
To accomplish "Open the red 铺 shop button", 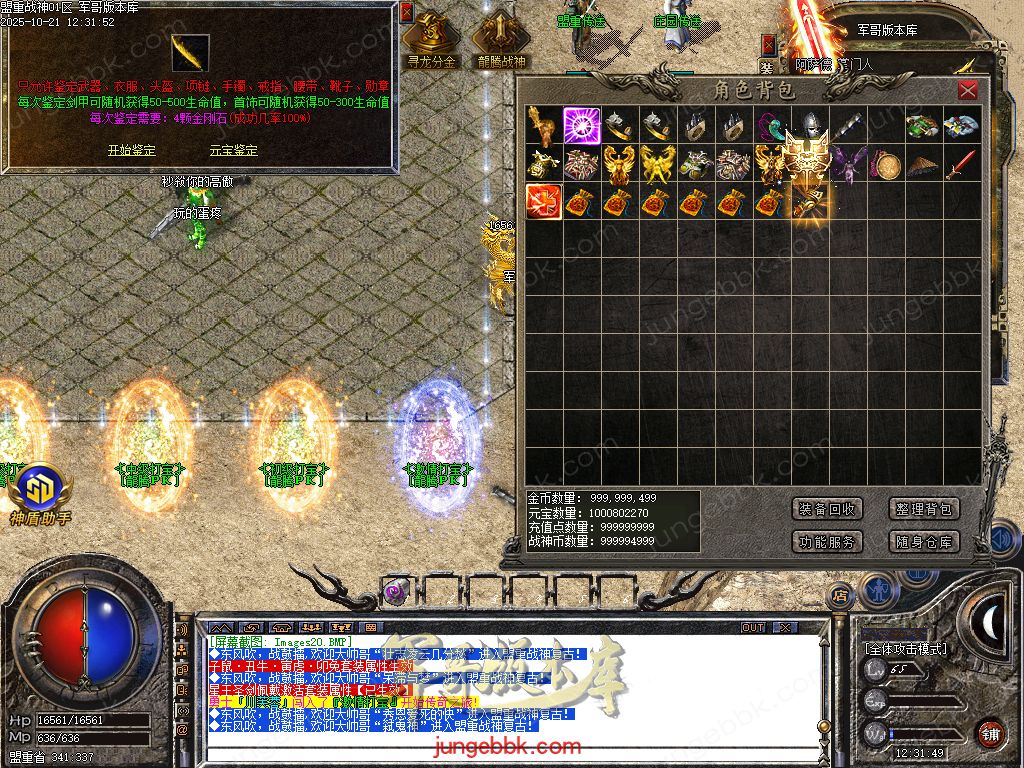I will tap(990, 732).
